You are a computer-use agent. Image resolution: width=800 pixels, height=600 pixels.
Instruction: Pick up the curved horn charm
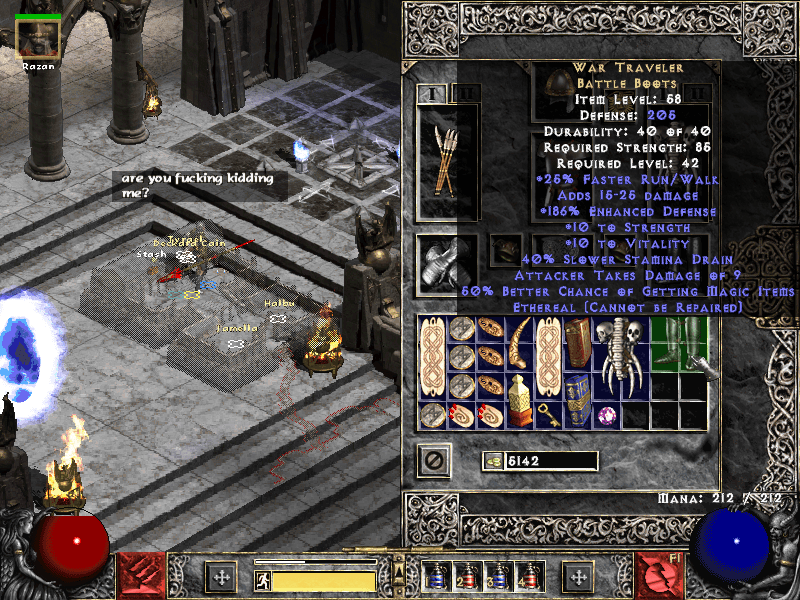tap(519, 343)
